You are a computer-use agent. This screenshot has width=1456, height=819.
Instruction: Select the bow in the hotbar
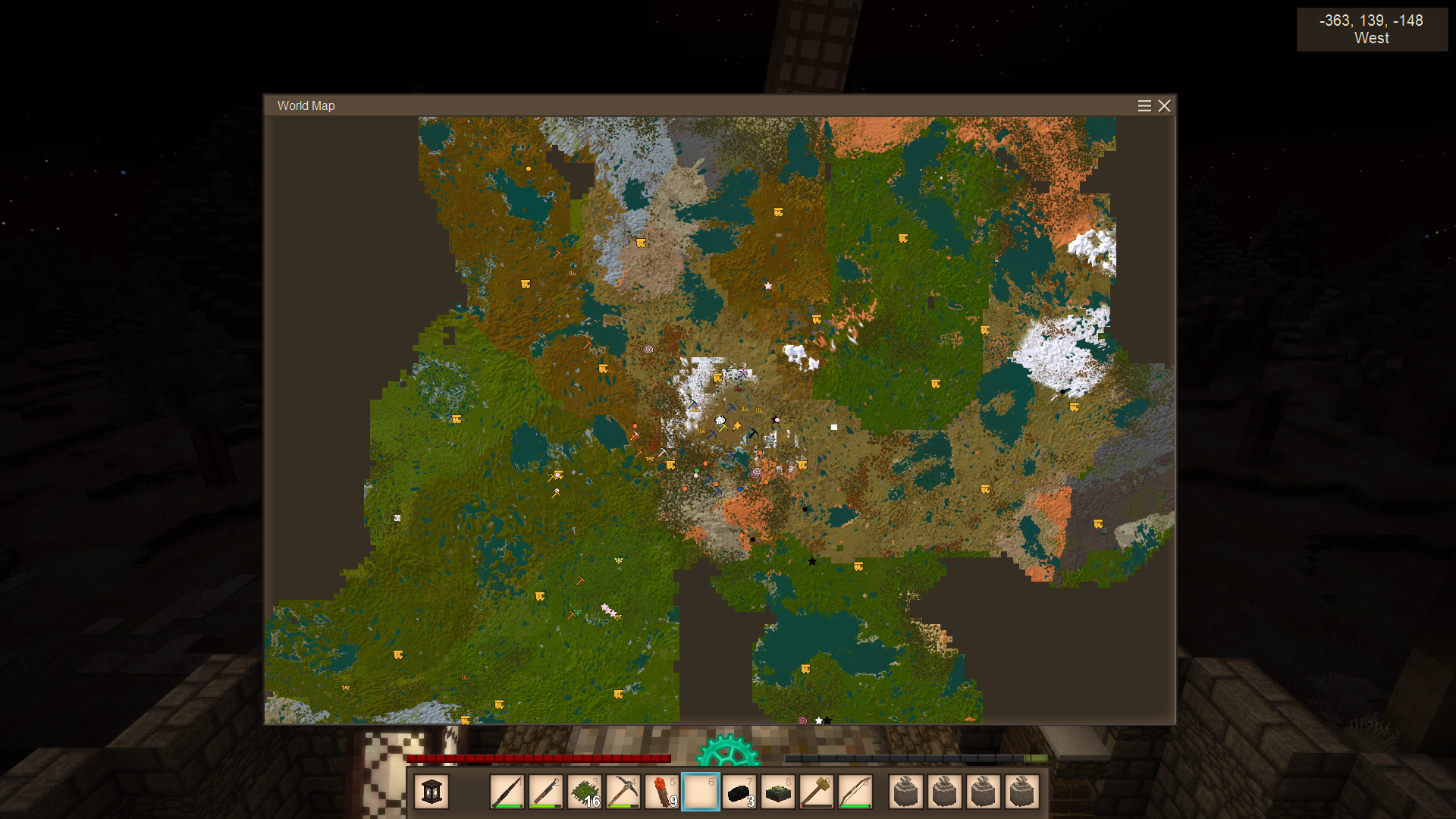click(855, 792)
